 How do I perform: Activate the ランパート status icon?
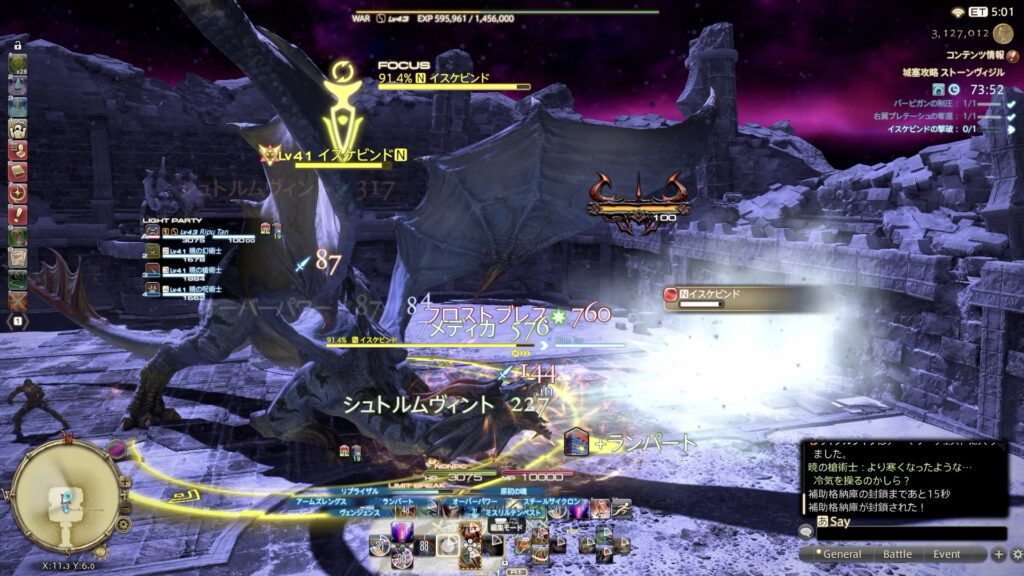coord(575,441)
